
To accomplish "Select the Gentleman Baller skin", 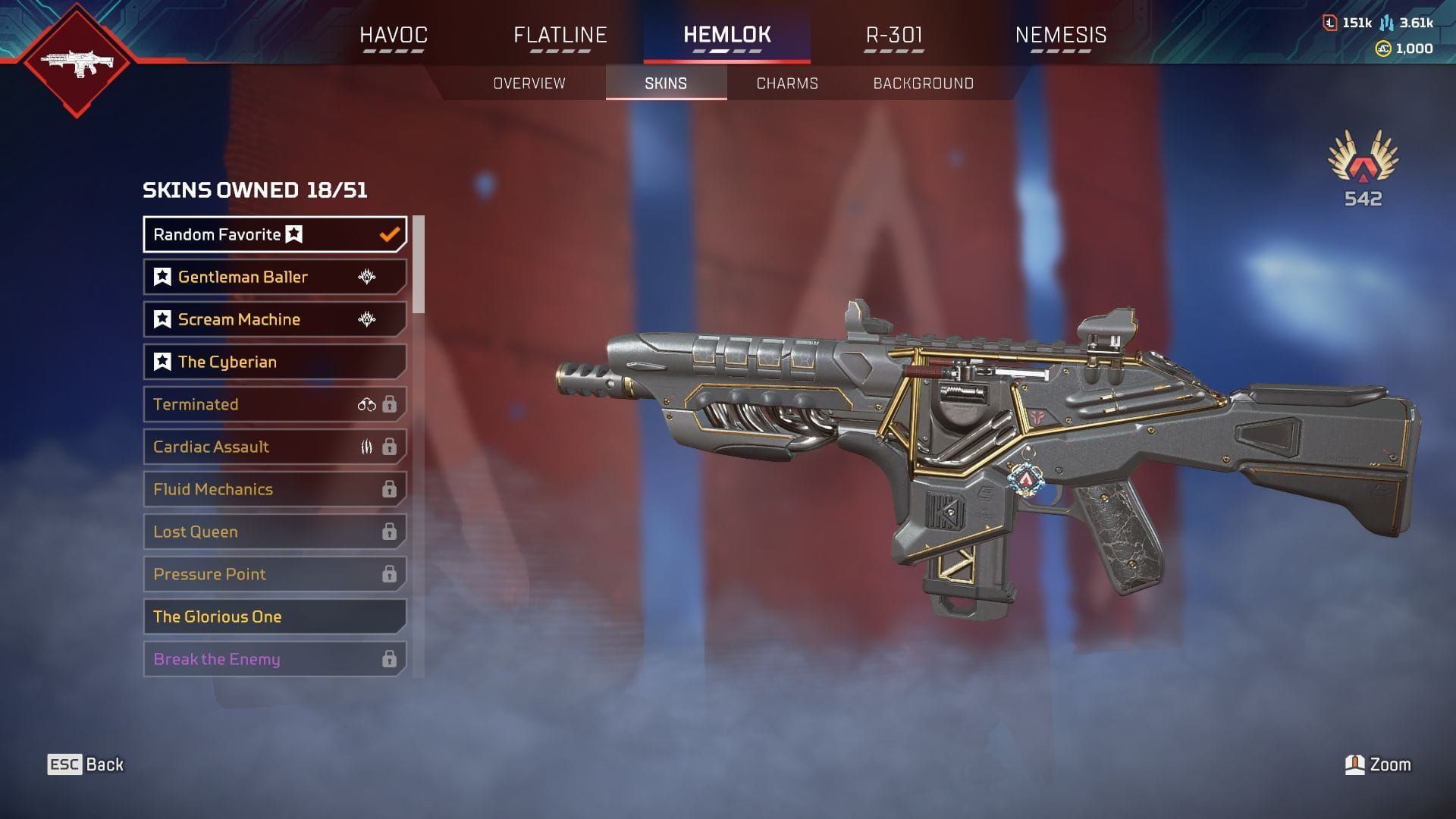I will [275, 277].
